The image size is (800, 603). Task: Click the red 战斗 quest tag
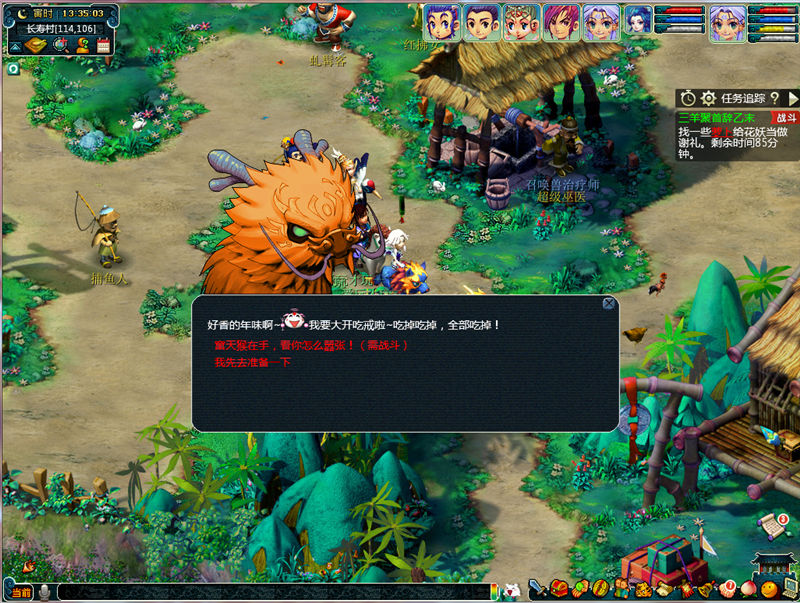pyautogui.click(x=787, y=118)
